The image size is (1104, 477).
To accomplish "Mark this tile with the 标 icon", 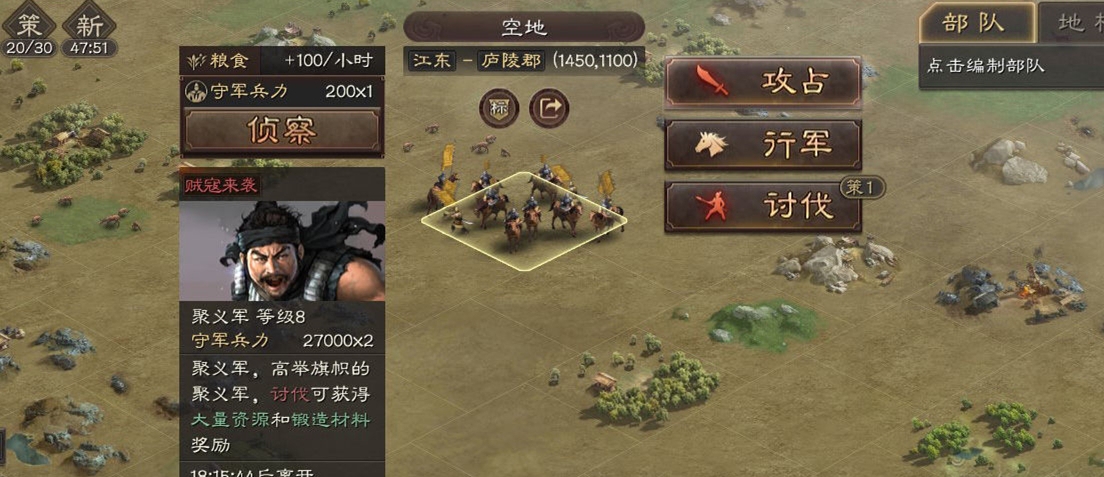I will 498,108.
